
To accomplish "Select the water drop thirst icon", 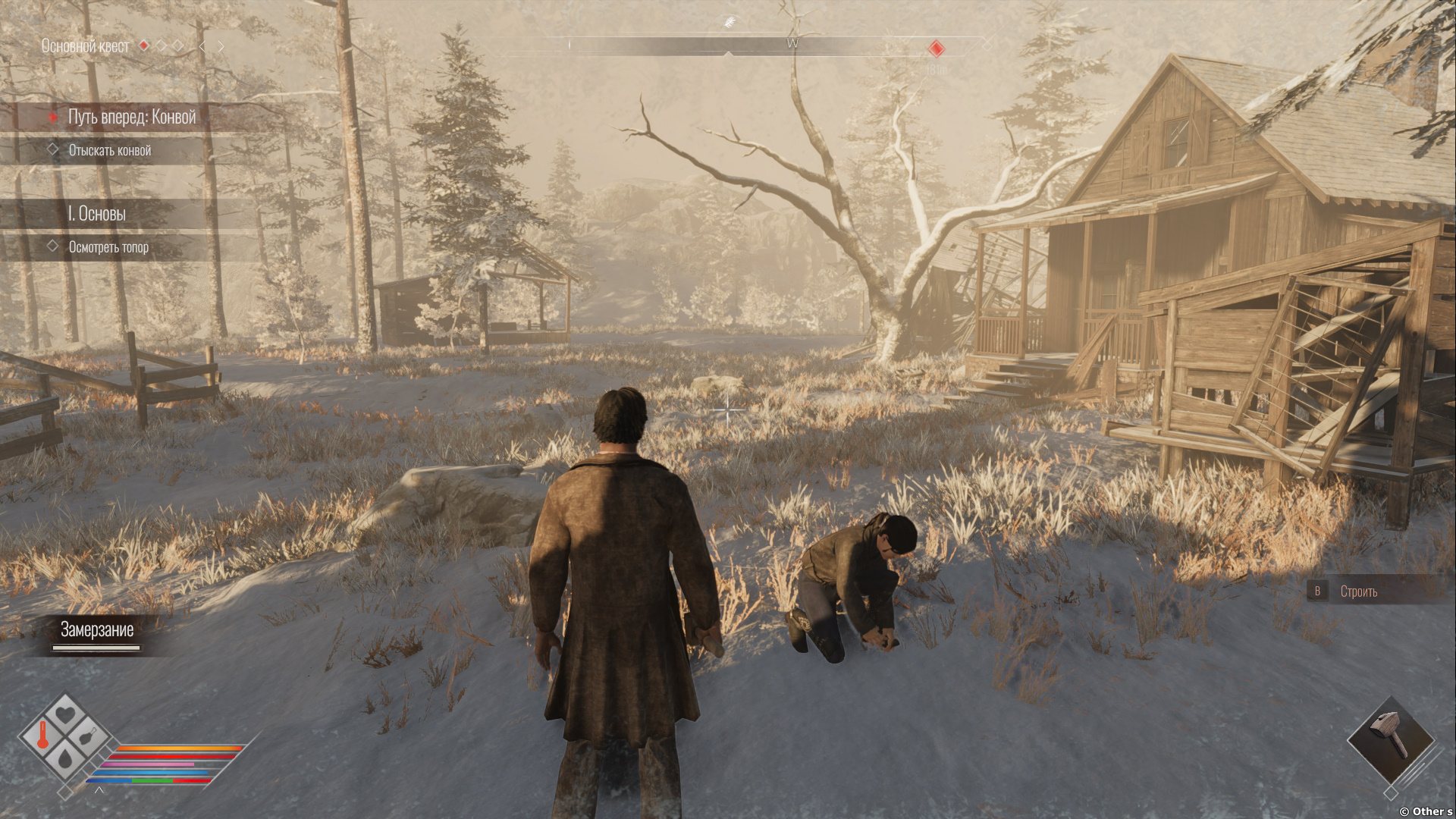I will (x=65, y=757).
